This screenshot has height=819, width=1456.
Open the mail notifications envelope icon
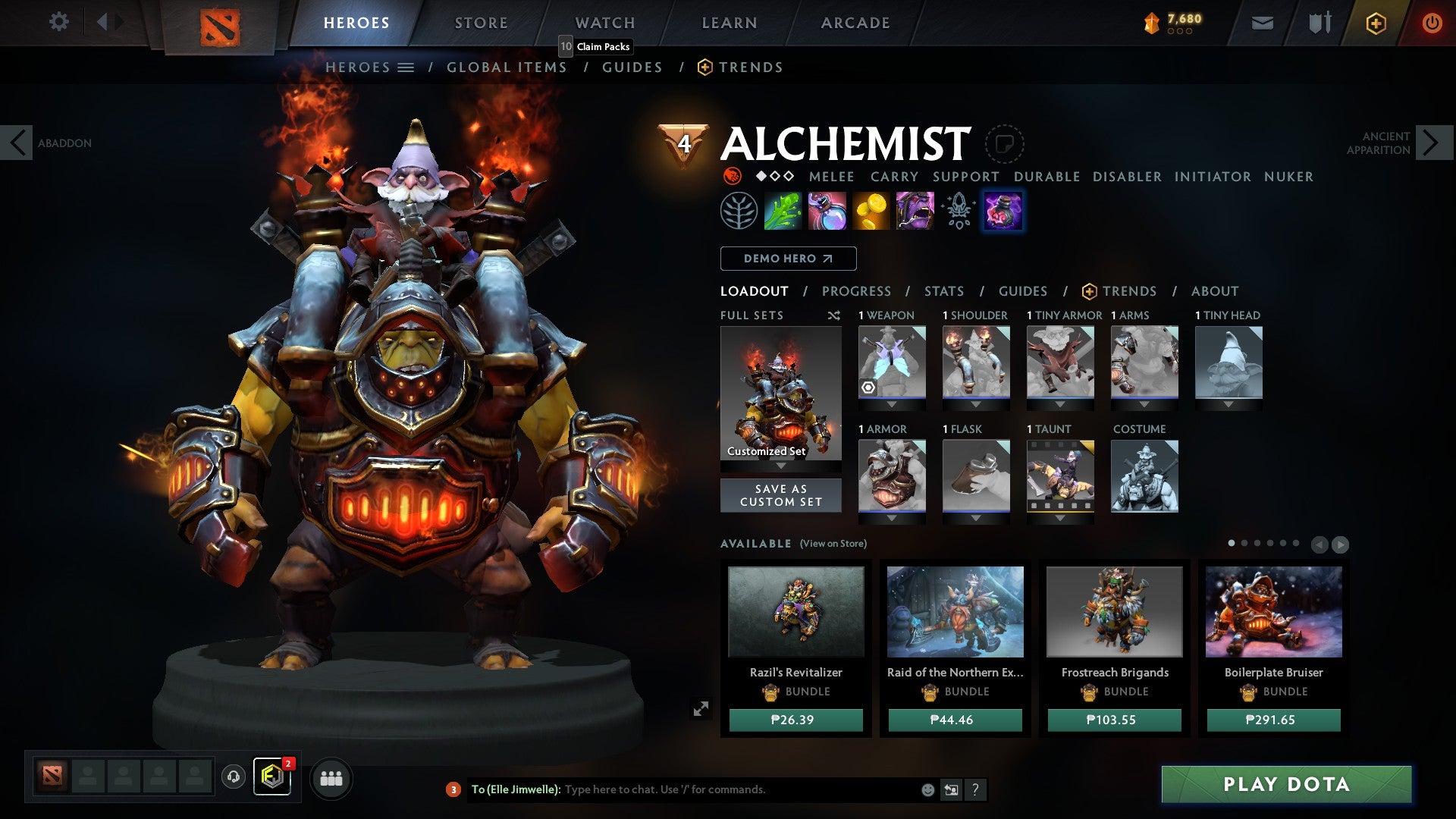1261,23
